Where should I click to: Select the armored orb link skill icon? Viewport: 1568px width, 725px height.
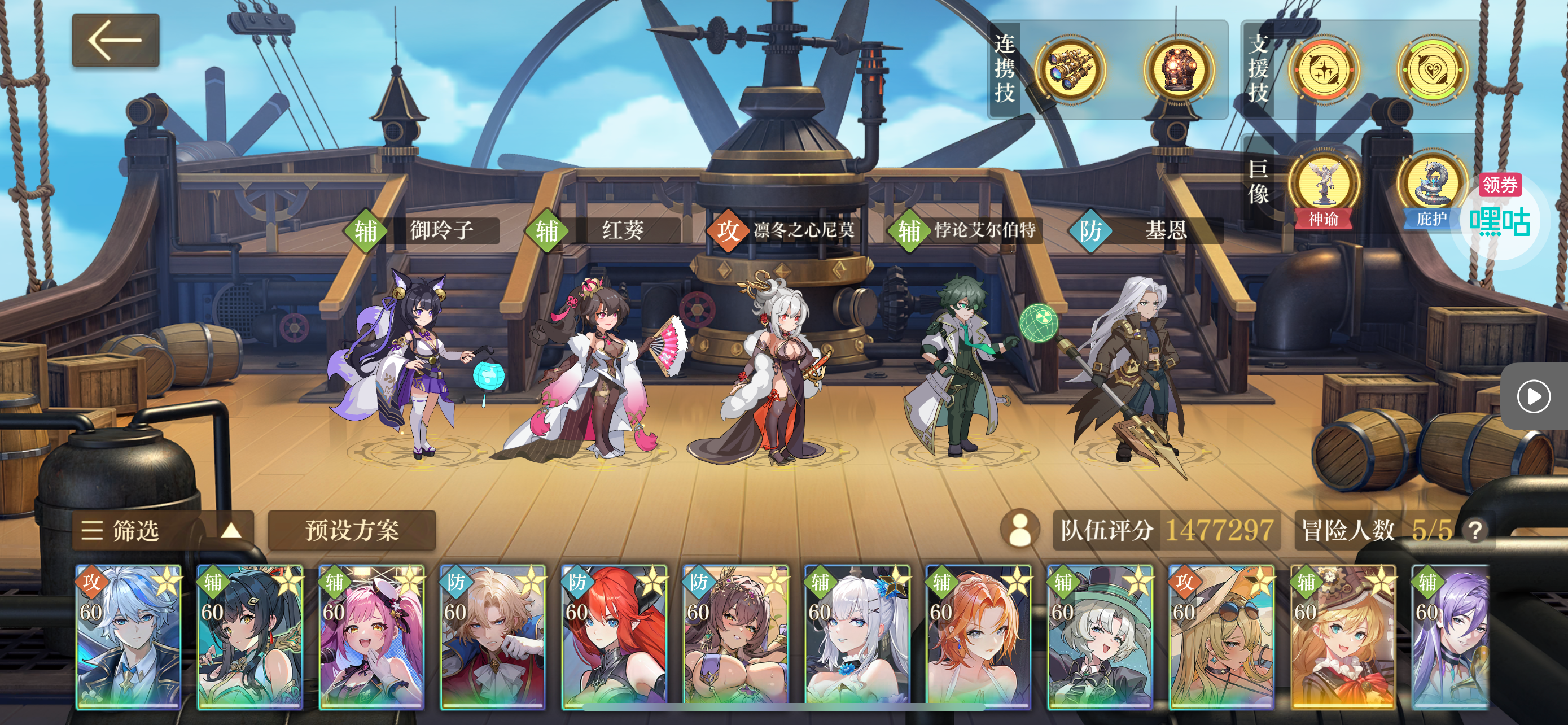(x=1179, y=69)
